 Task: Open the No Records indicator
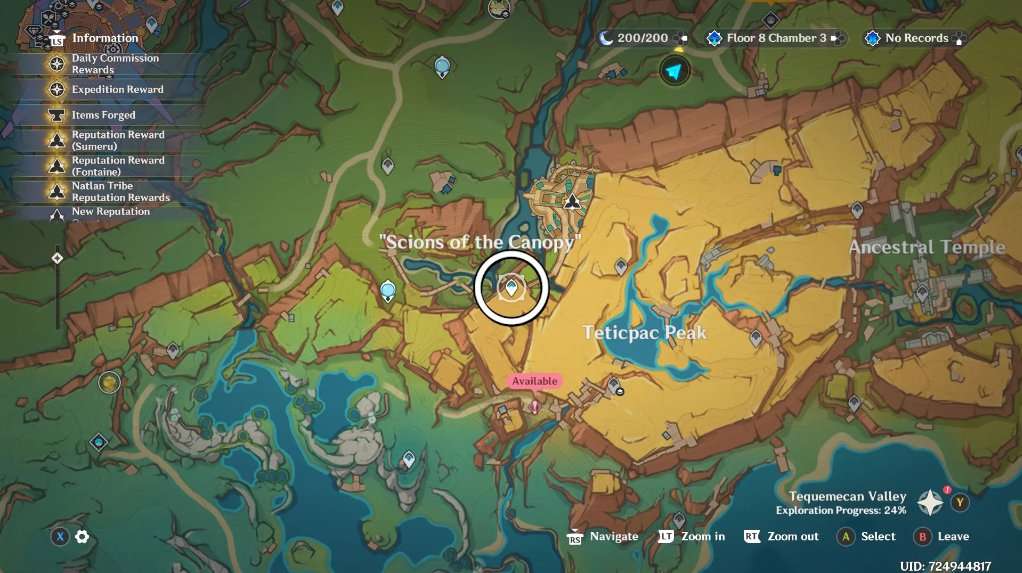915,38
